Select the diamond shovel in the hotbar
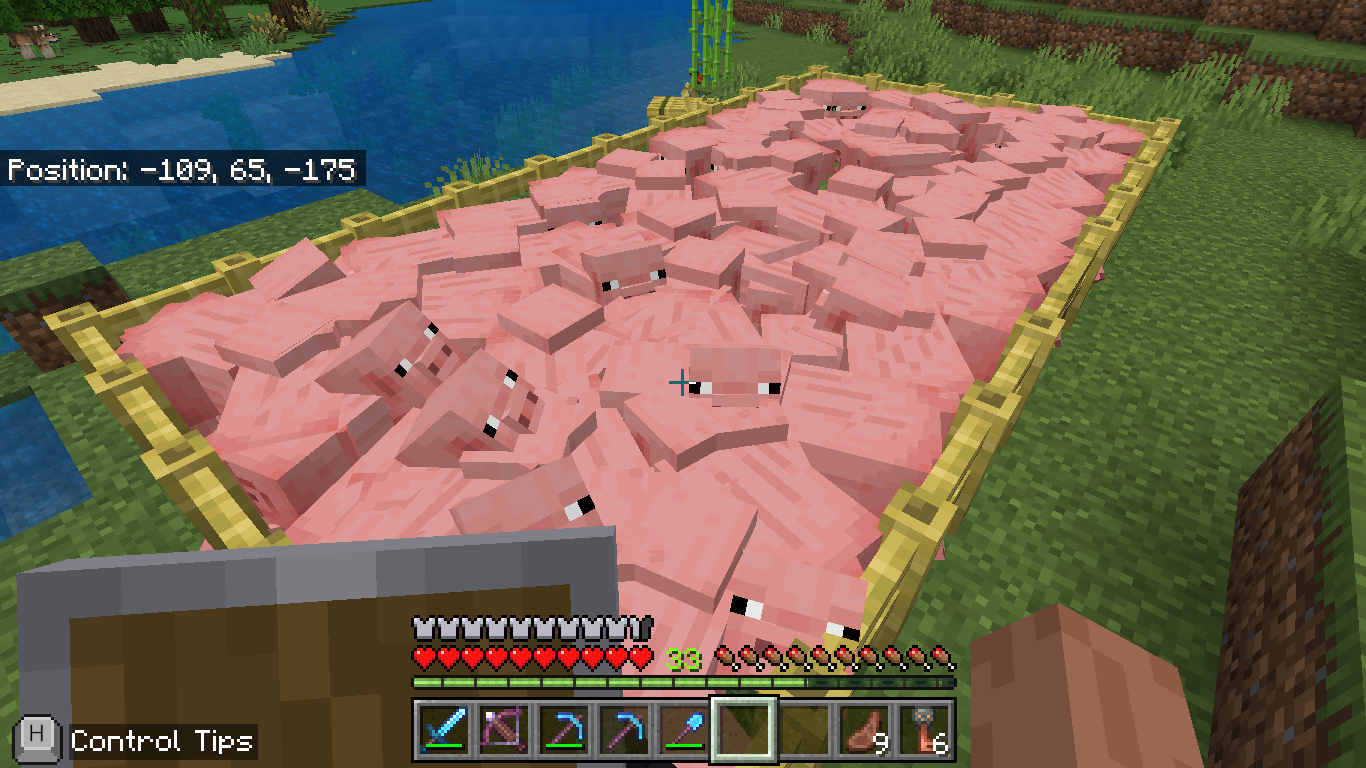This screenshot has width=1366, height=768. pyautogui.click(x=683, y=730)
